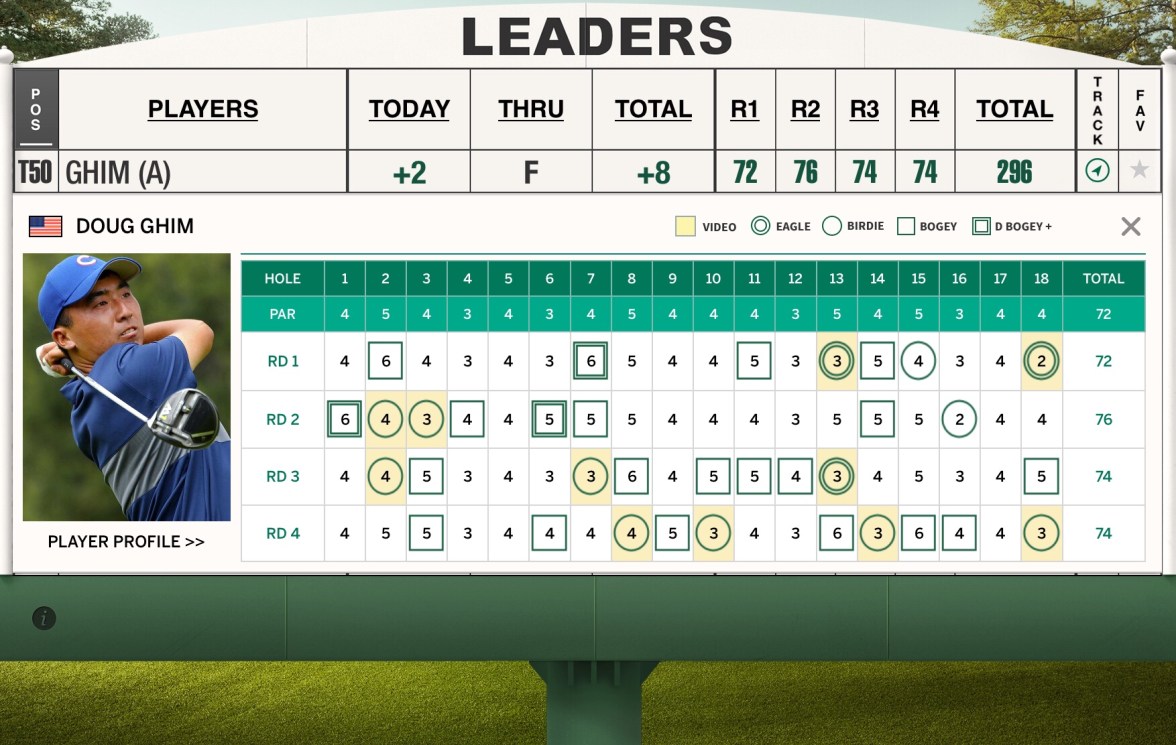Screen dimensions: 1176x745
Task: Watch RD 3 hole 7 birdie video
Action: click(590, 476)
